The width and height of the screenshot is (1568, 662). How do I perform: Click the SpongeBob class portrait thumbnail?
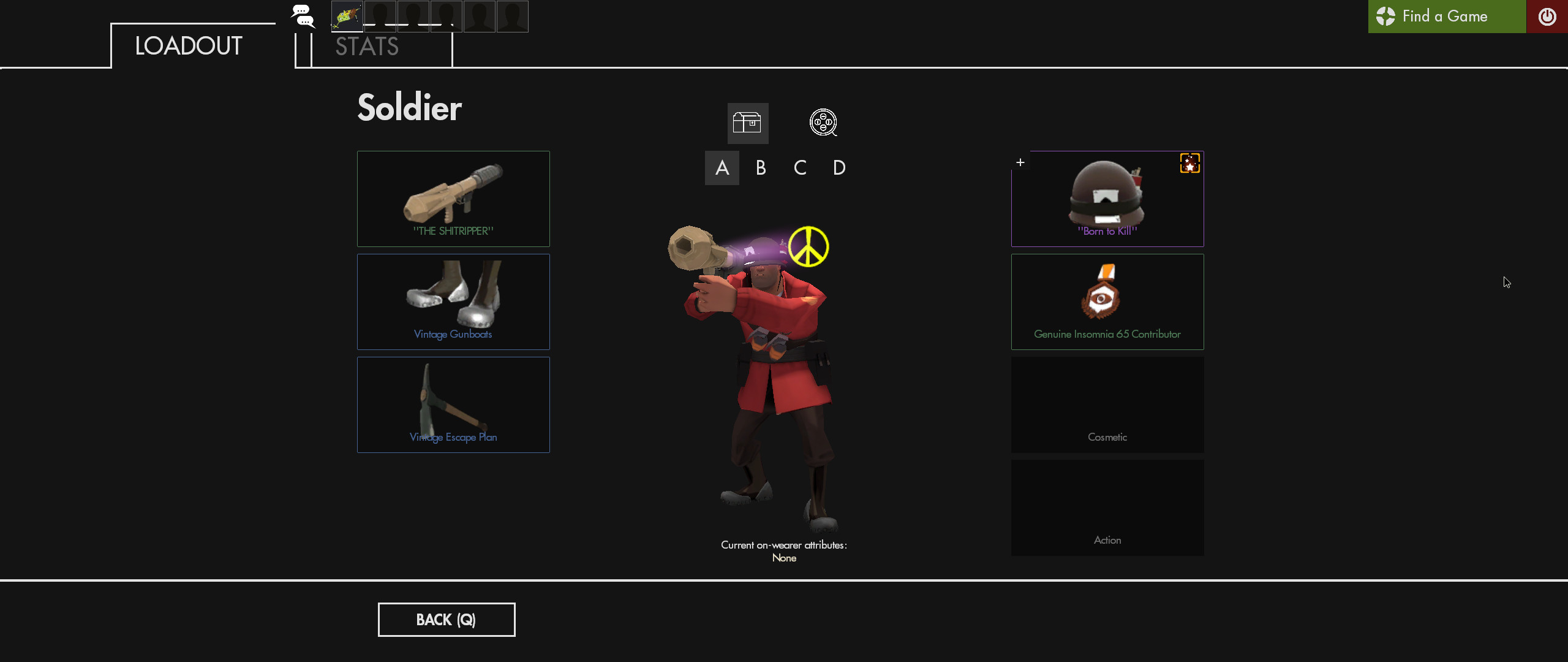point(346,17)
